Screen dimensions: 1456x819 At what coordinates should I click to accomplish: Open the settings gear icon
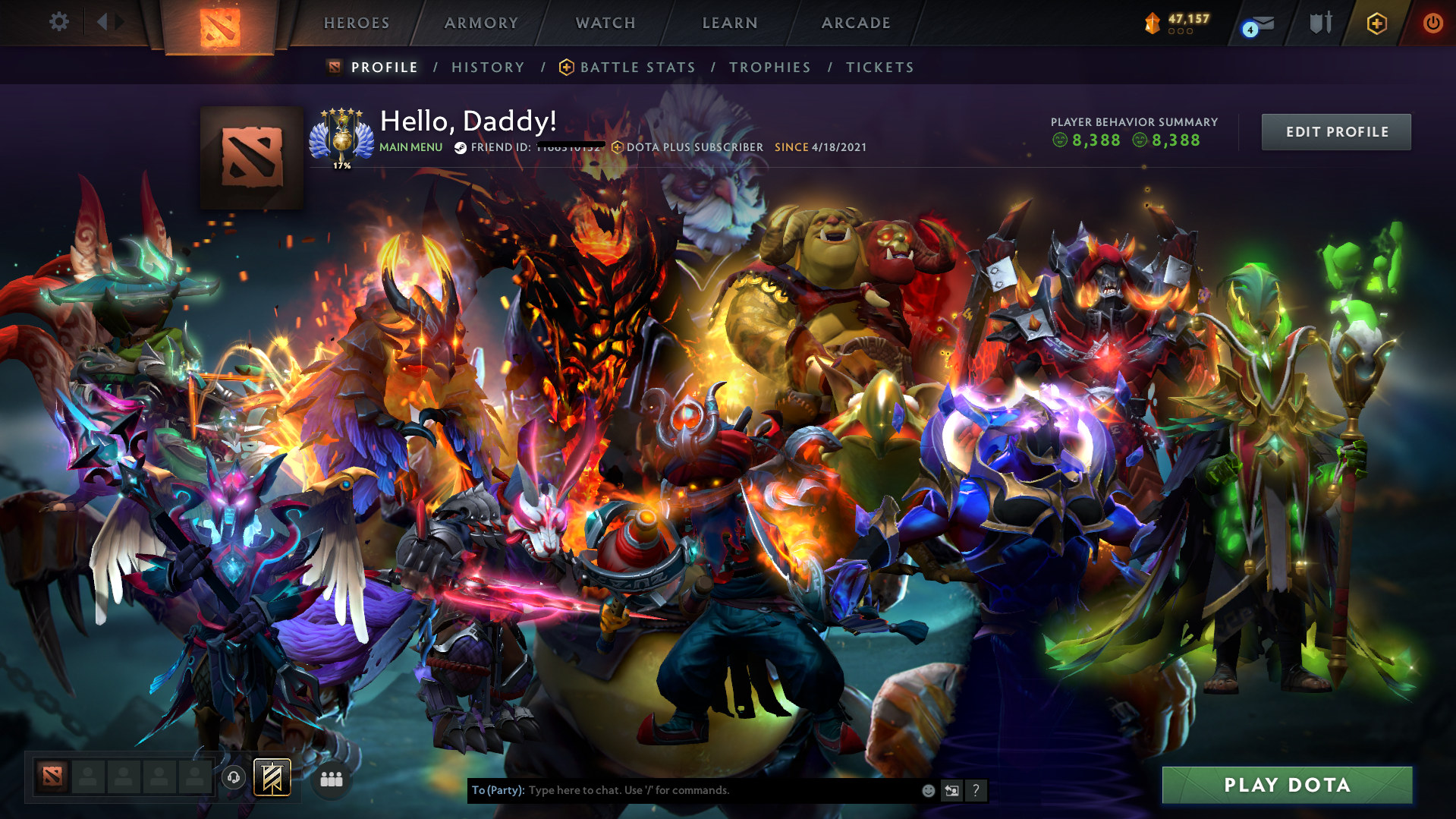click(58, 22)
